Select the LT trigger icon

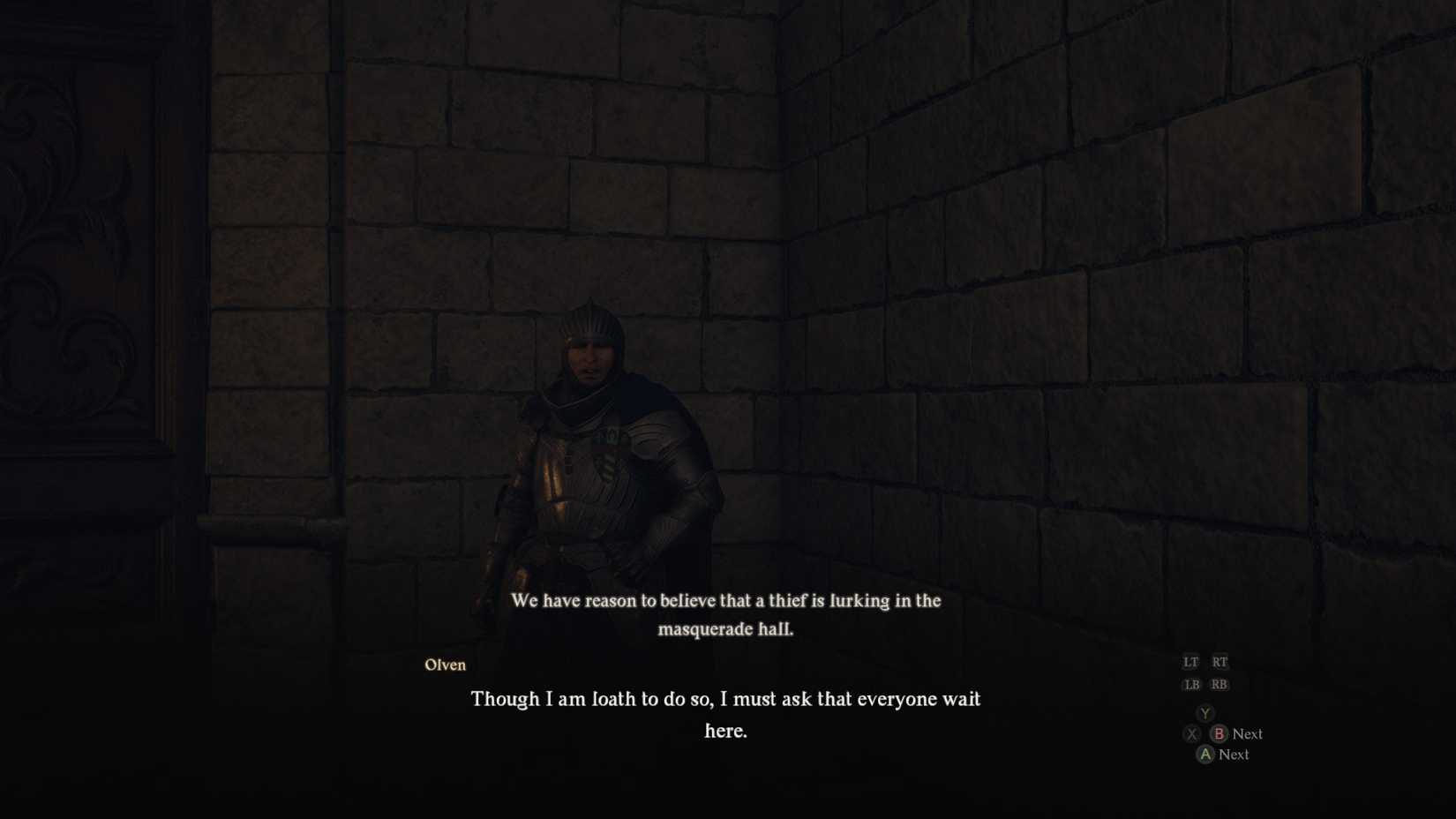(1190, 661)
